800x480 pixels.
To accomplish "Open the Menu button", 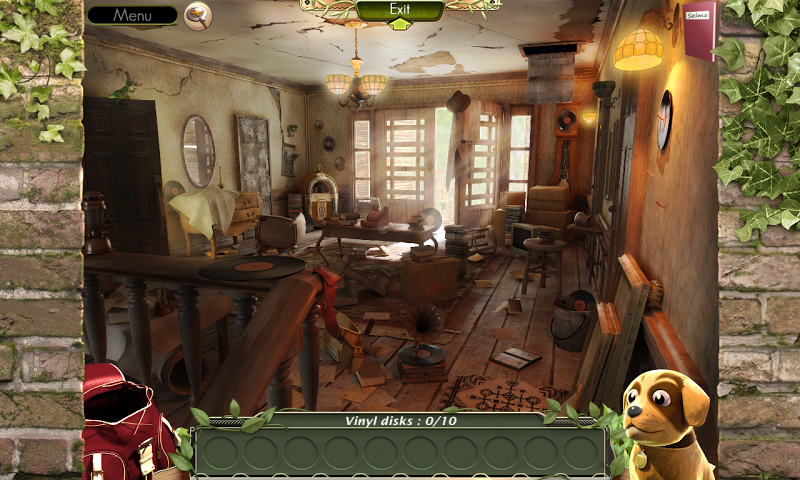I will (x=132, y=15).
